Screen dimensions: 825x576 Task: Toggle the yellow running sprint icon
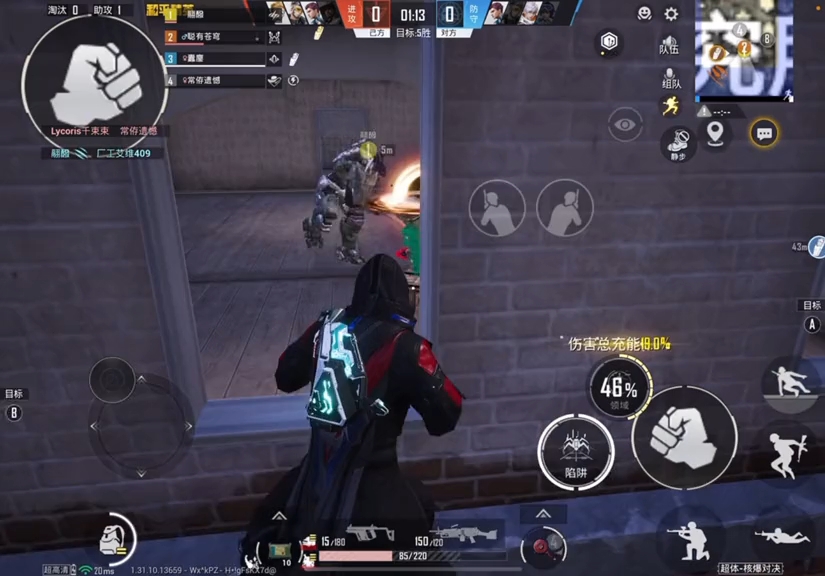670,107
